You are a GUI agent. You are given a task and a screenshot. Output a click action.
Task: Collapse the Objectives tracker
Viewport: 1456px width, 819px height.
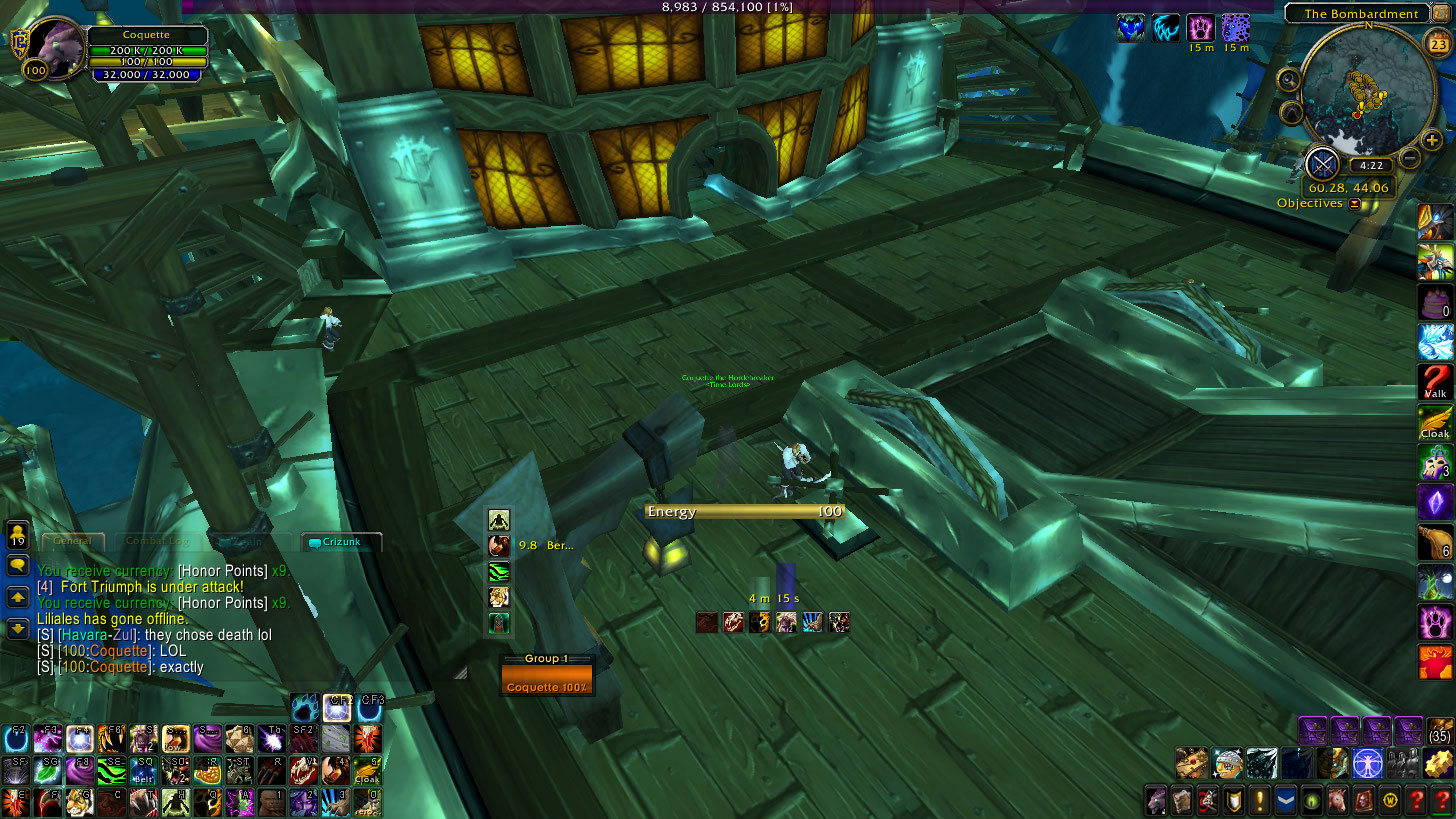pos(1355,204)
